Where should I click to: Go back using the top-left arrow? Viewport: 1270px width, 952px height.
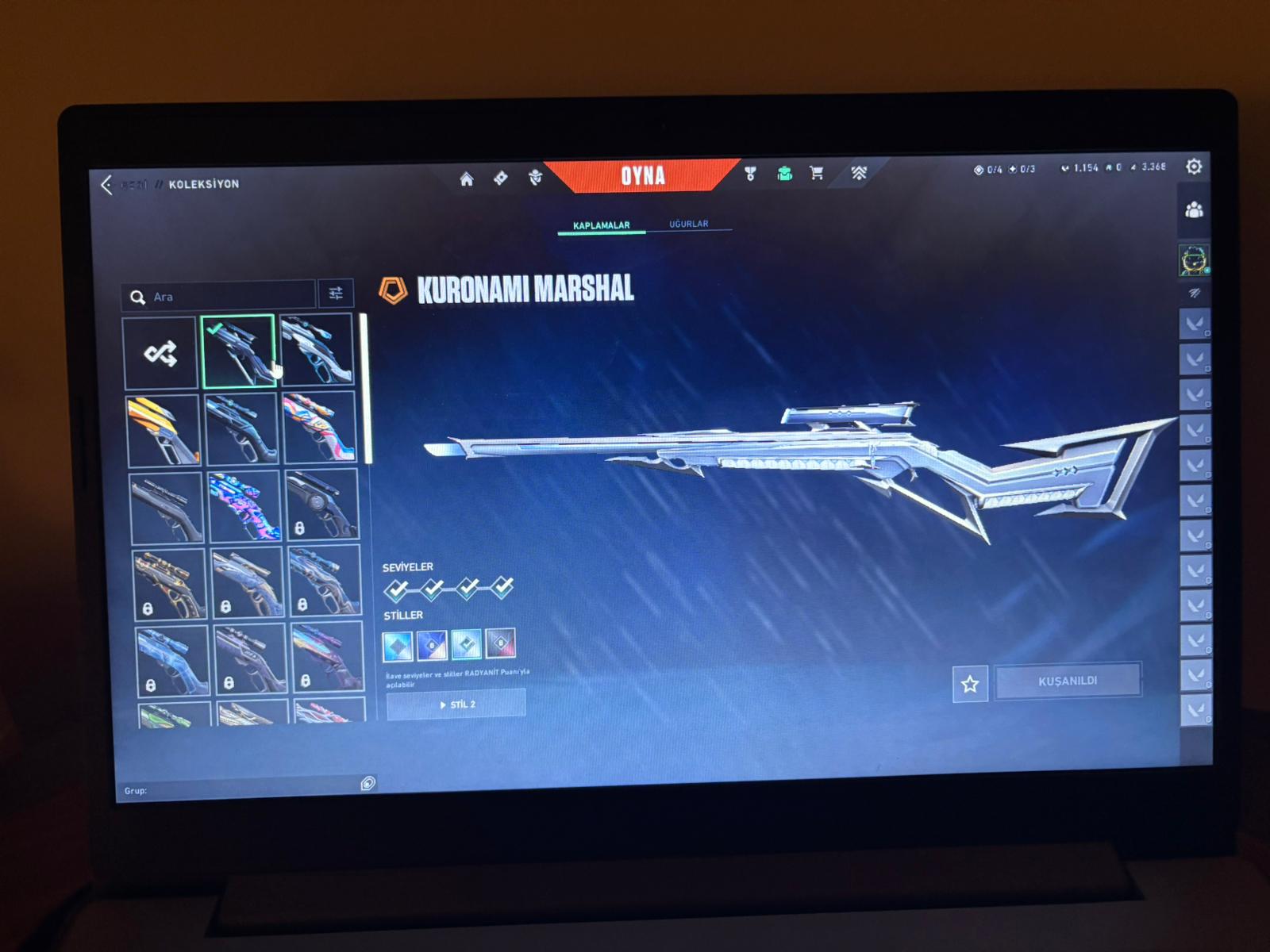coord(107,185)
